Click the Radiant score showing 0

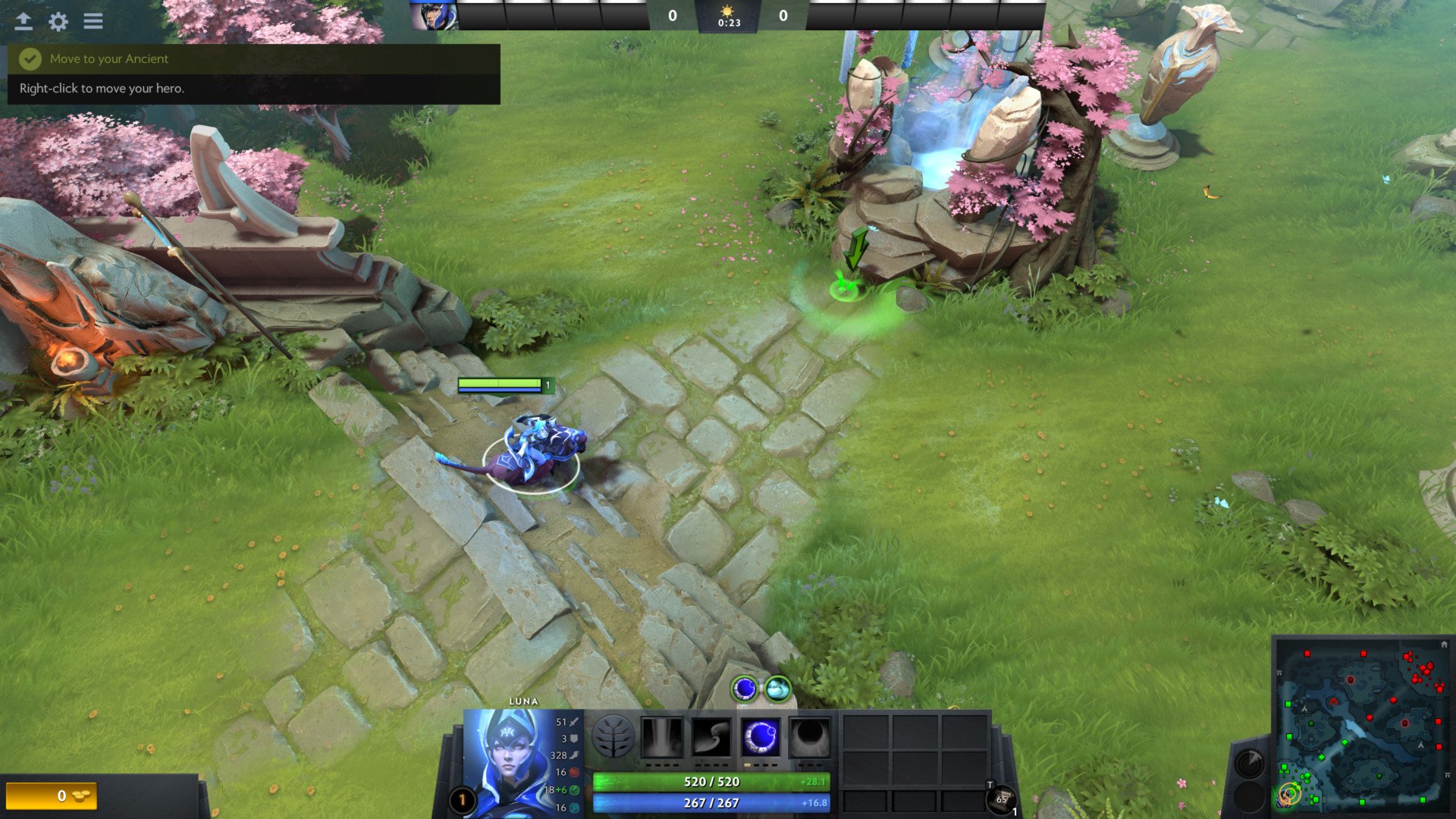point(670,14)
